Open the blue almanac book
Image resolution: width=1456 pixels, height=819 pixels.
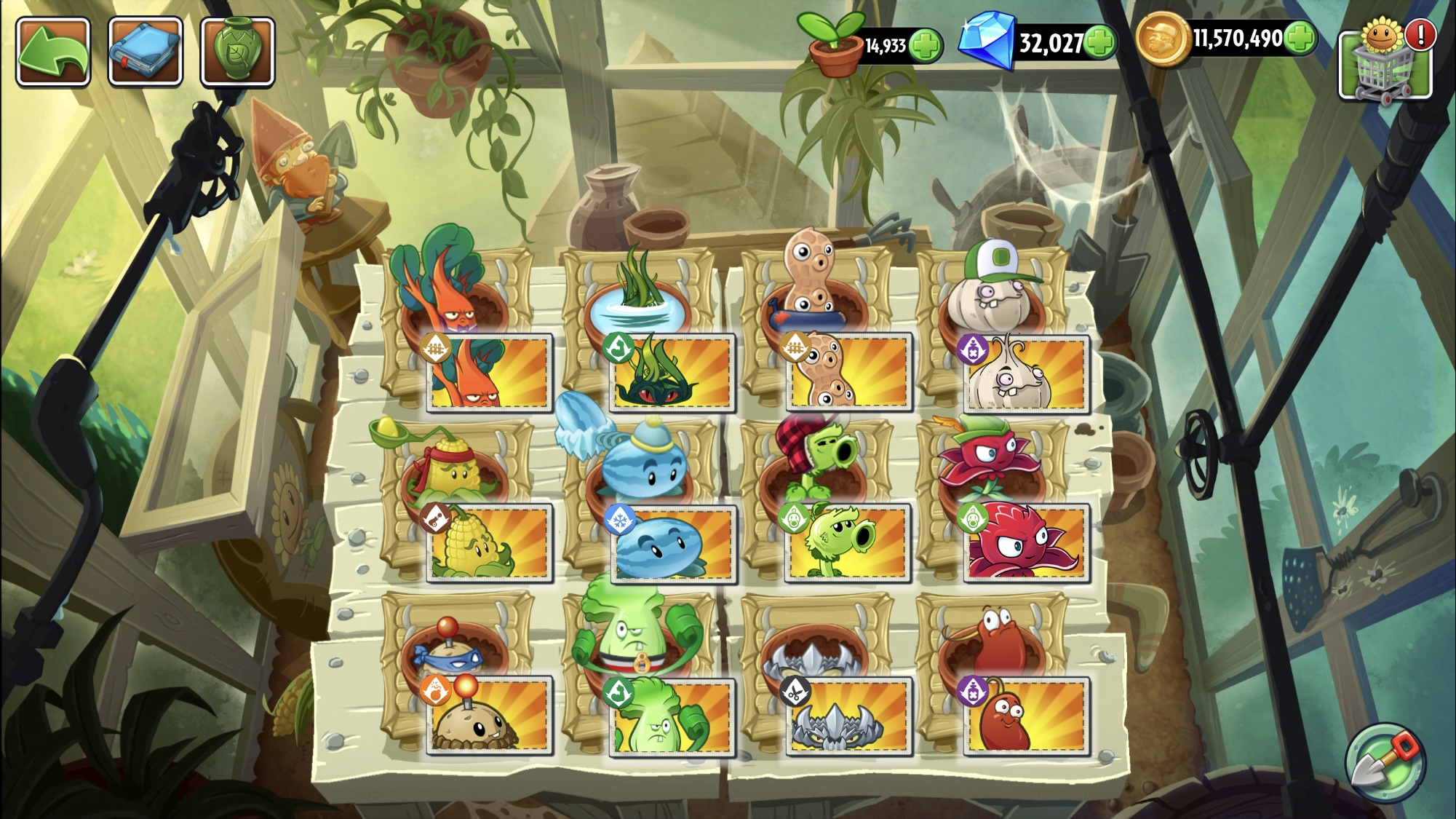[145, 52]
